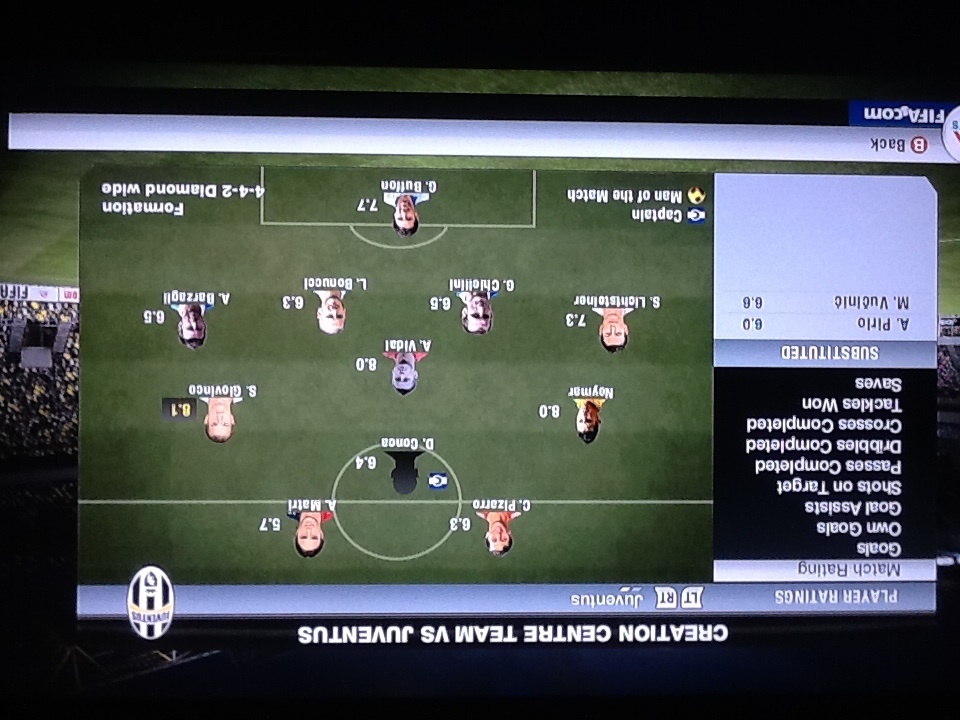Viewport: 960px width, 720px height.
Task: Select Goal Assists in the stat list
Action: pos(852,507)
